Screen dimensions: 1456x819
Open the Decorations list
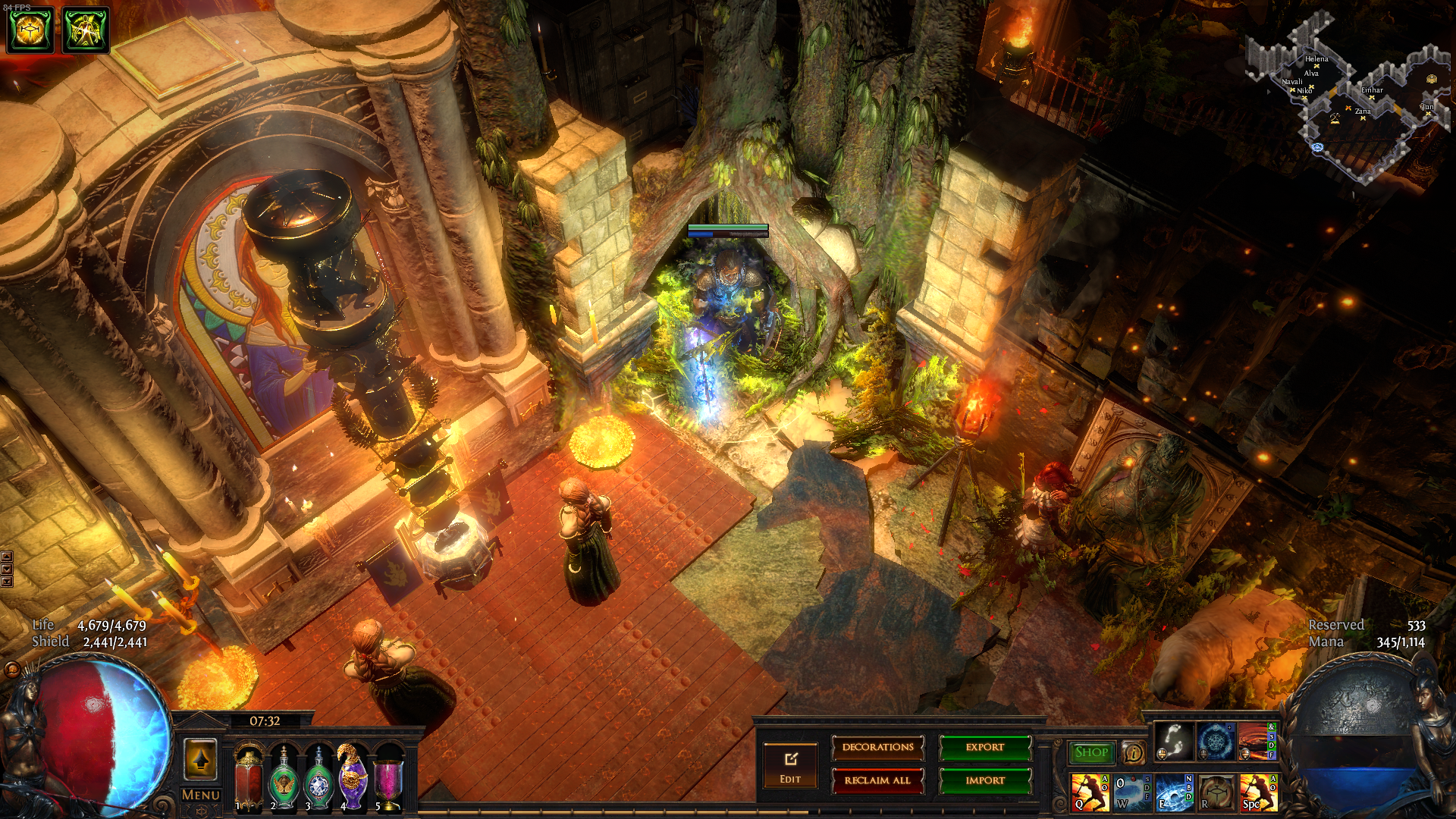[877, 748]
